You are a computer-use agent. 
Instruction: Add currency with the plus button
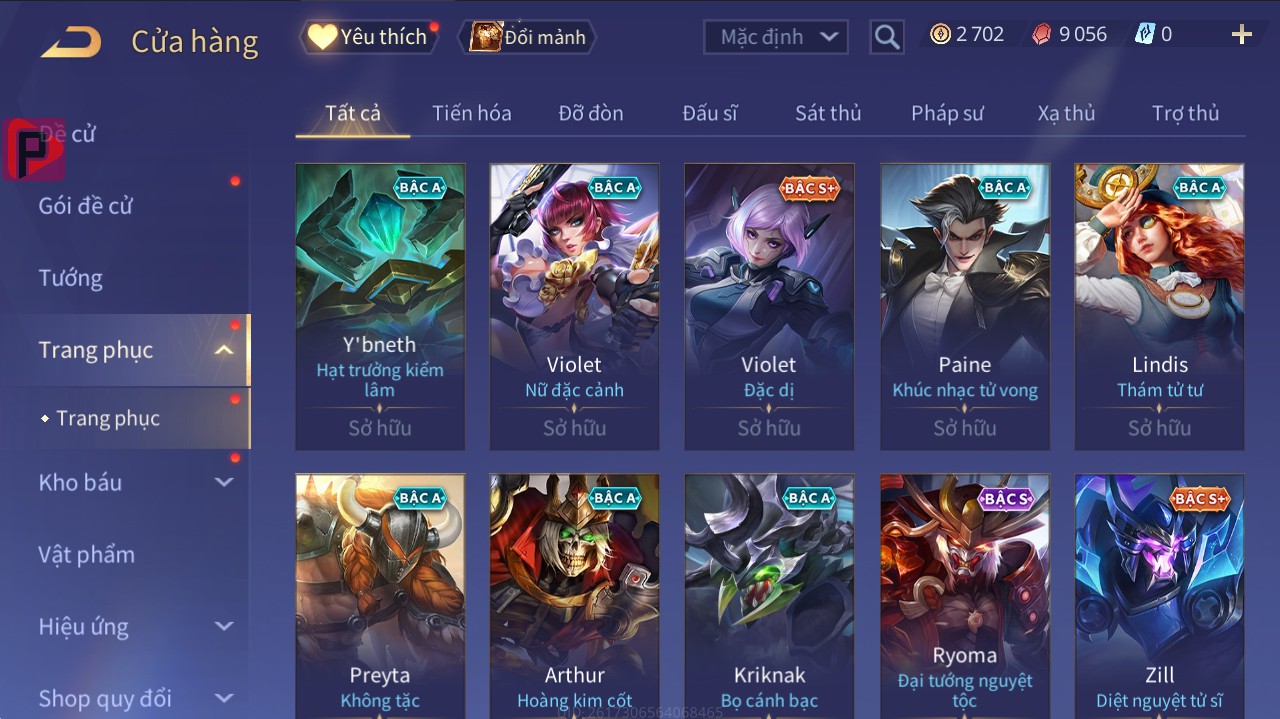tap(1241, 35)
